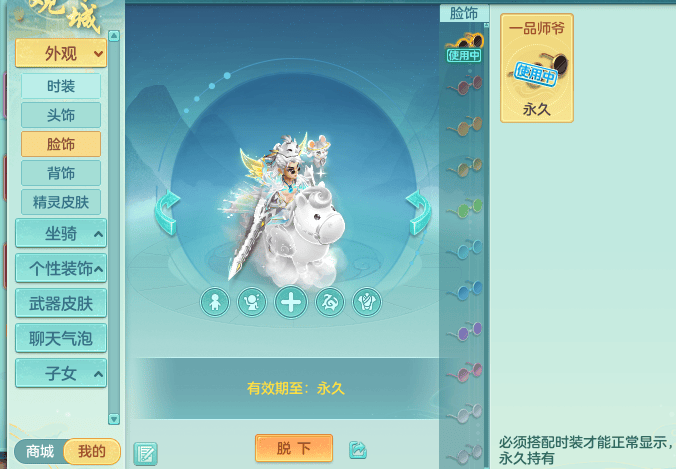
Task: Choose the 脸饰 face accessory category
Action: 61,144
